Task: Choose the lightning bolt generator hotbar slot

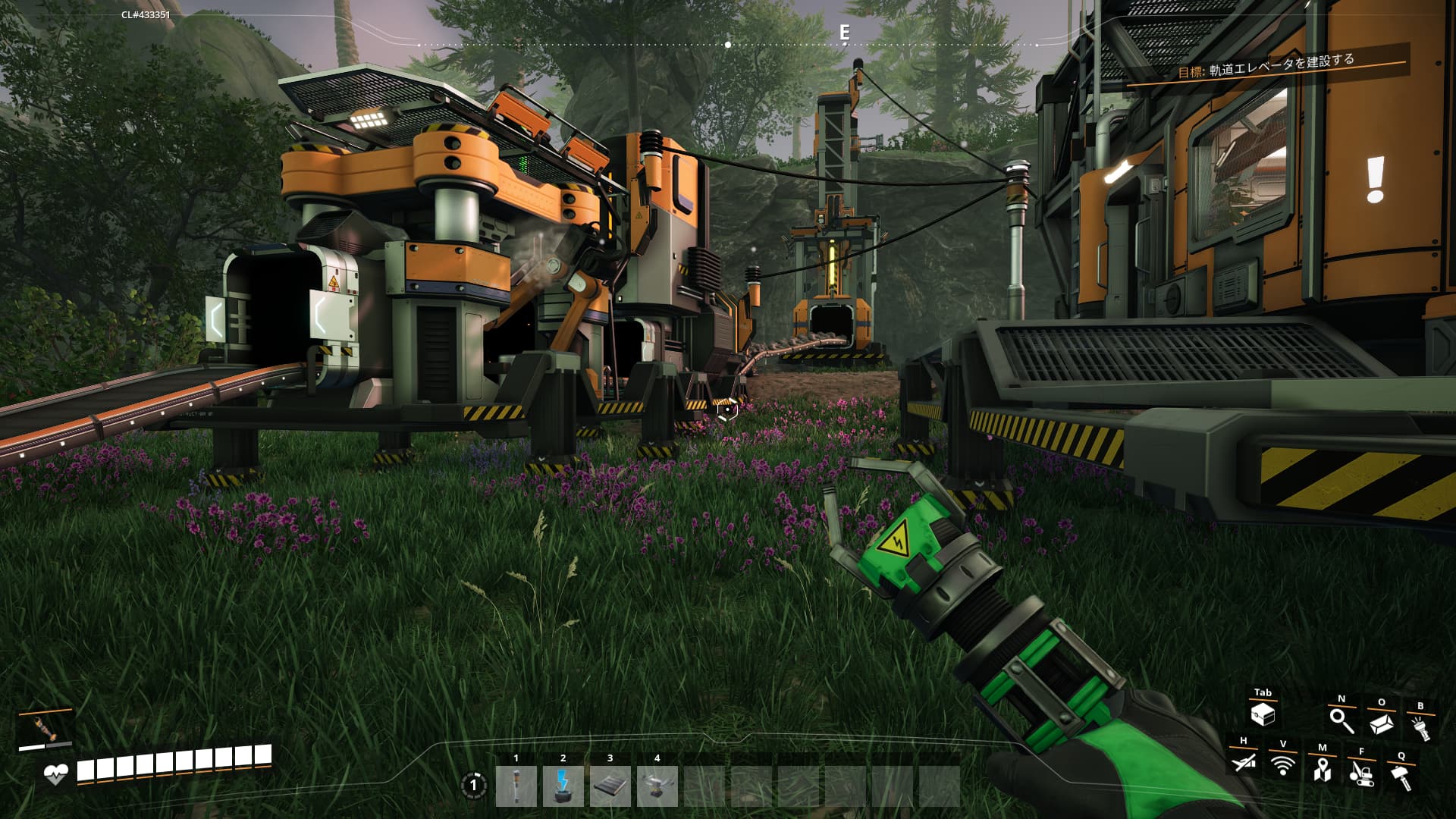Action: (563, 786)
